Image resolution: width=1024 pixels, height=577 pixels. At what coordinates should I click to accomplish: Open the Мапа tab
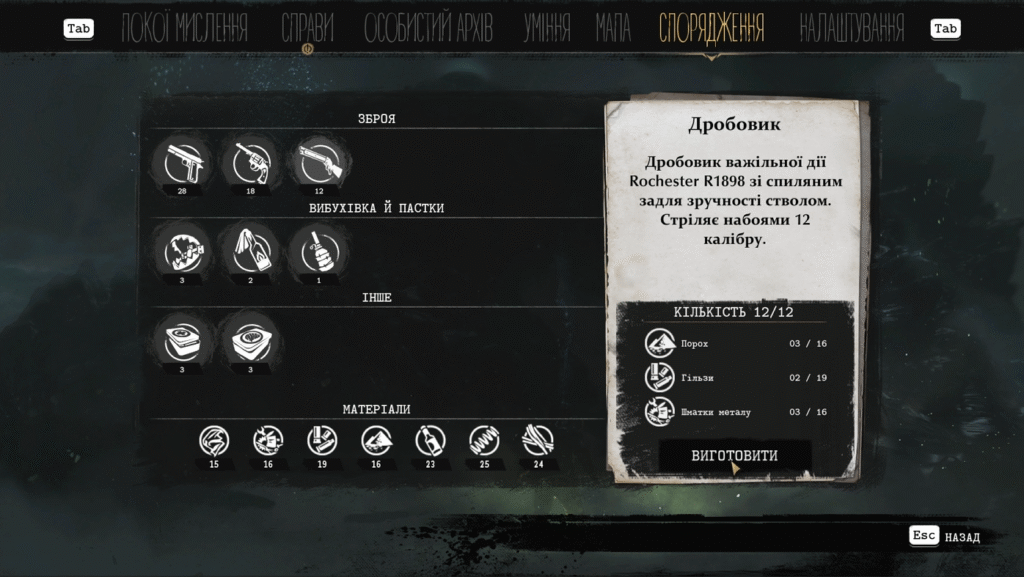(x=613, y=28)
